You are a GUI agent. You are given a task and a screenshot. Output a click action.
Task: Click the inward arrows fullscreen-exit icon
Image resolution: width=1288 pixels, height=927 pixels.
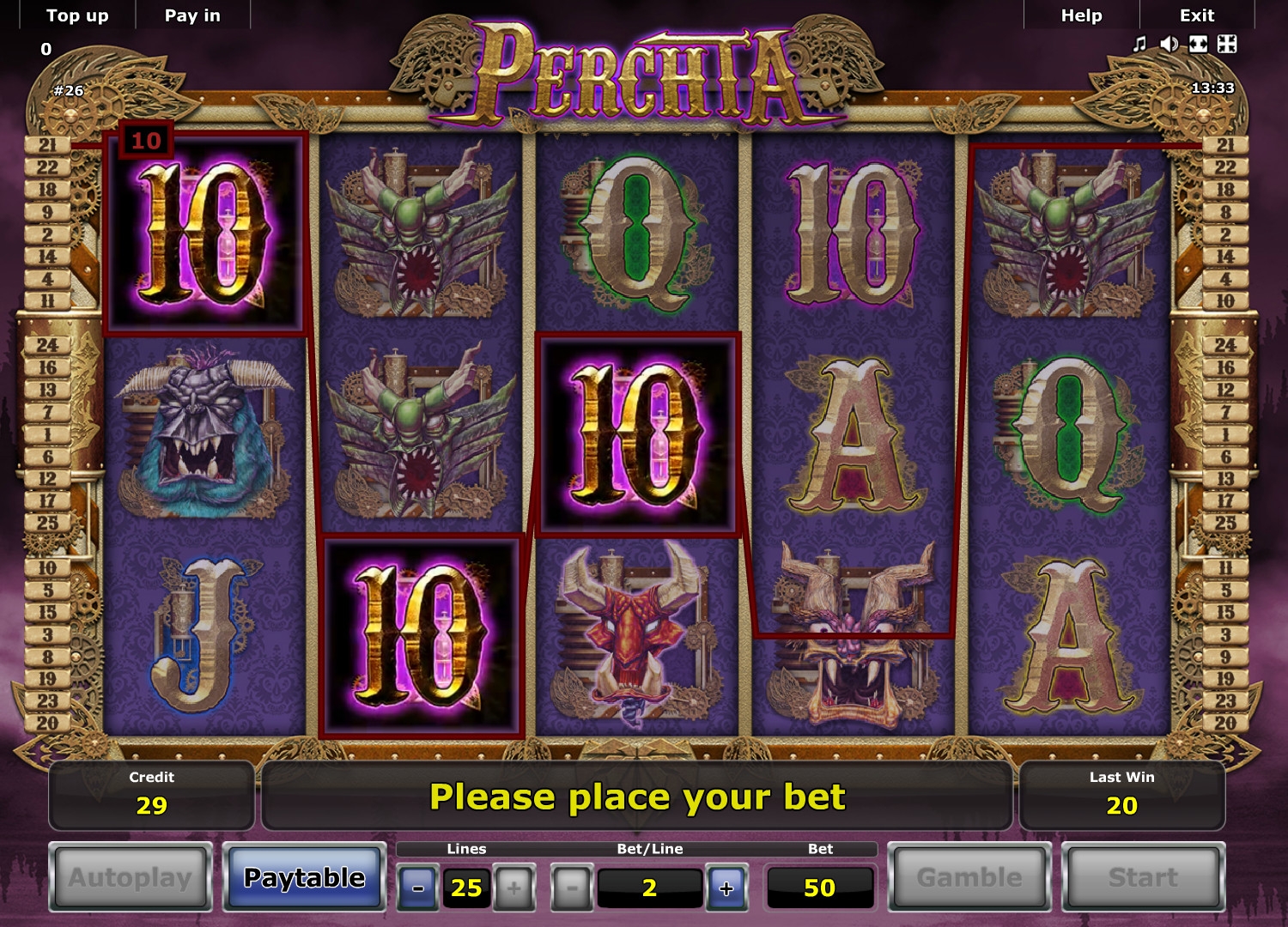[1227, 44]
